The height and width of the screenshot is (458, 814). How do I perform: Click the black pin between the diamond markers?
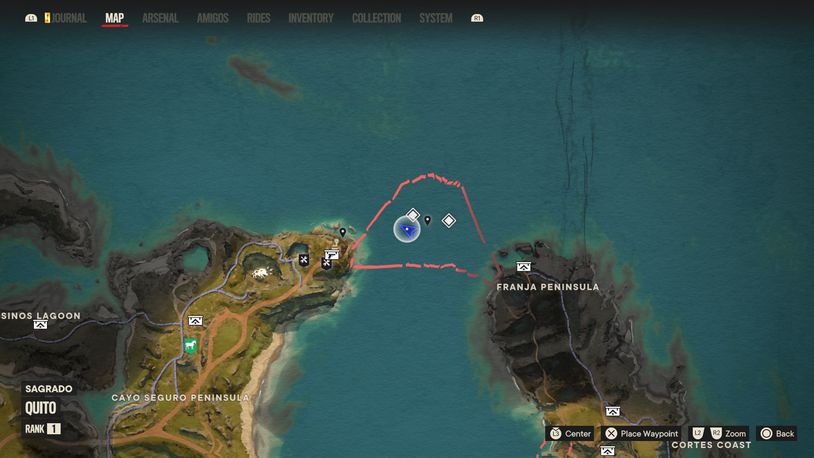[428, 220]
